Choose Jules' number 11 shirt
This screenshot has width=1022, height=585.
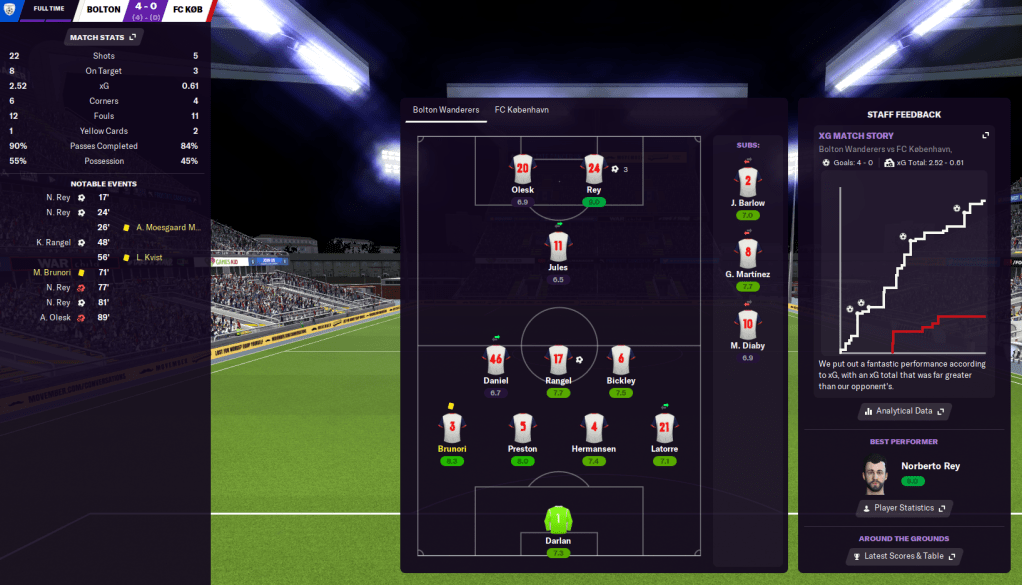558,246
